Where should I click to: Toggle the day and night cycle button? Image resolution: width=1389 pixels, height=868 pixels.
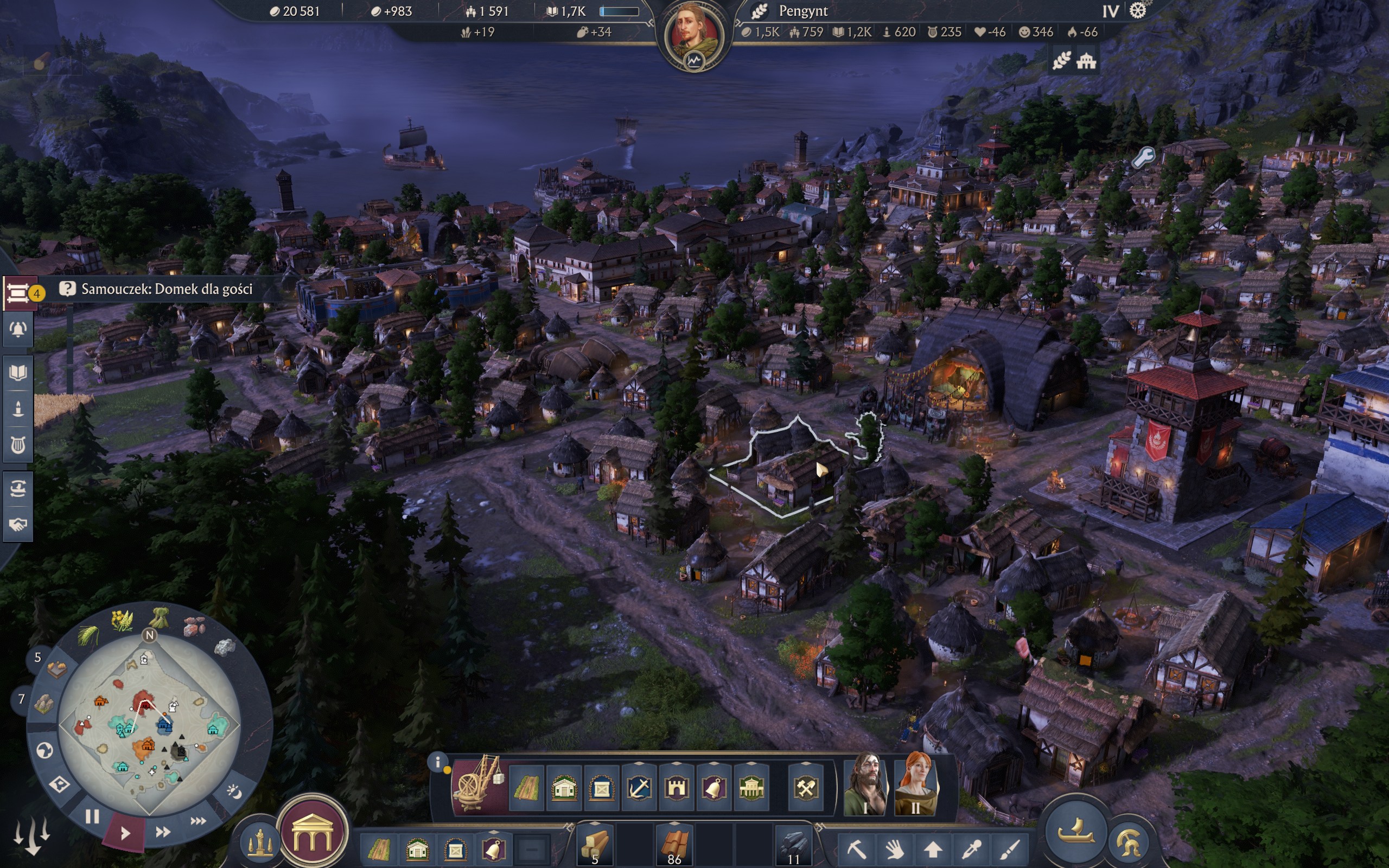click(x=234, y=792)
